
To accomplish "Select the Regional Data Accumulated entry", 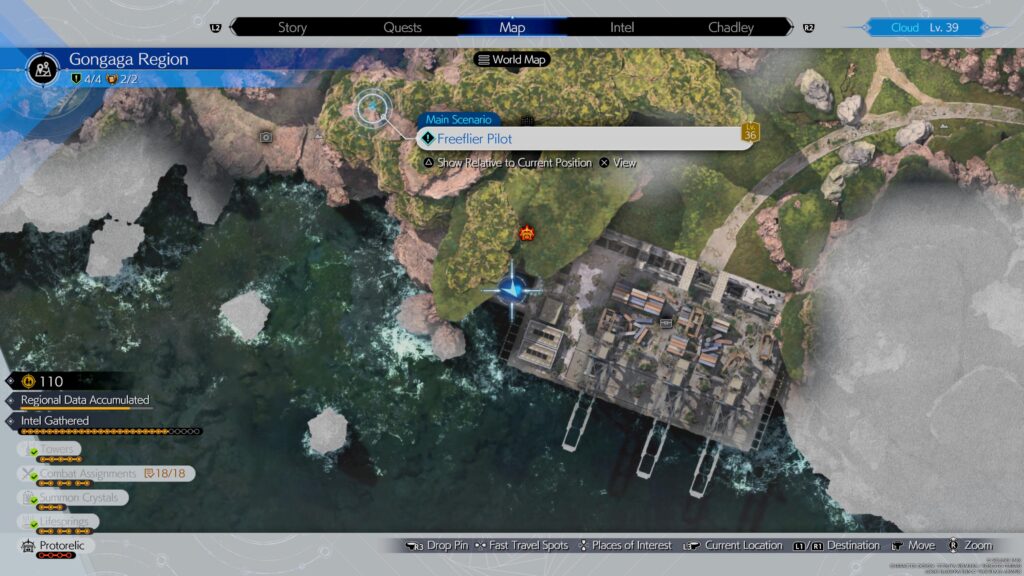I will (x=85, y=400).
